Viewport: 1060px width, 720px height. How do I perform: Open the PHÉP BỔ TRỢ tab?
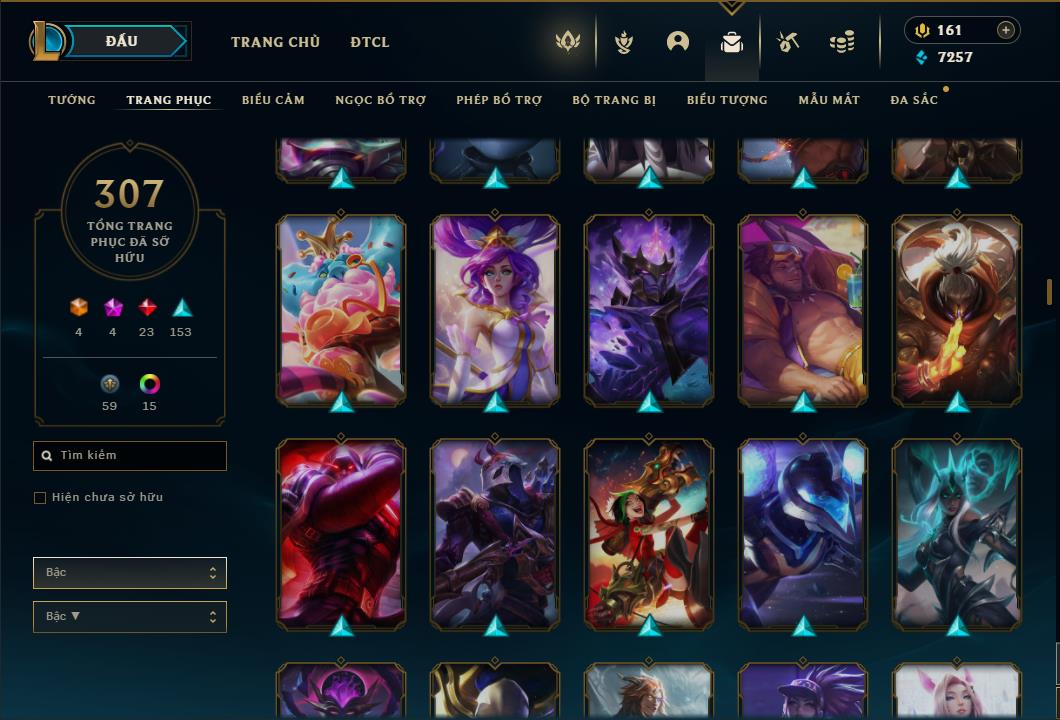pyautogui.click(x=499, y=100)
